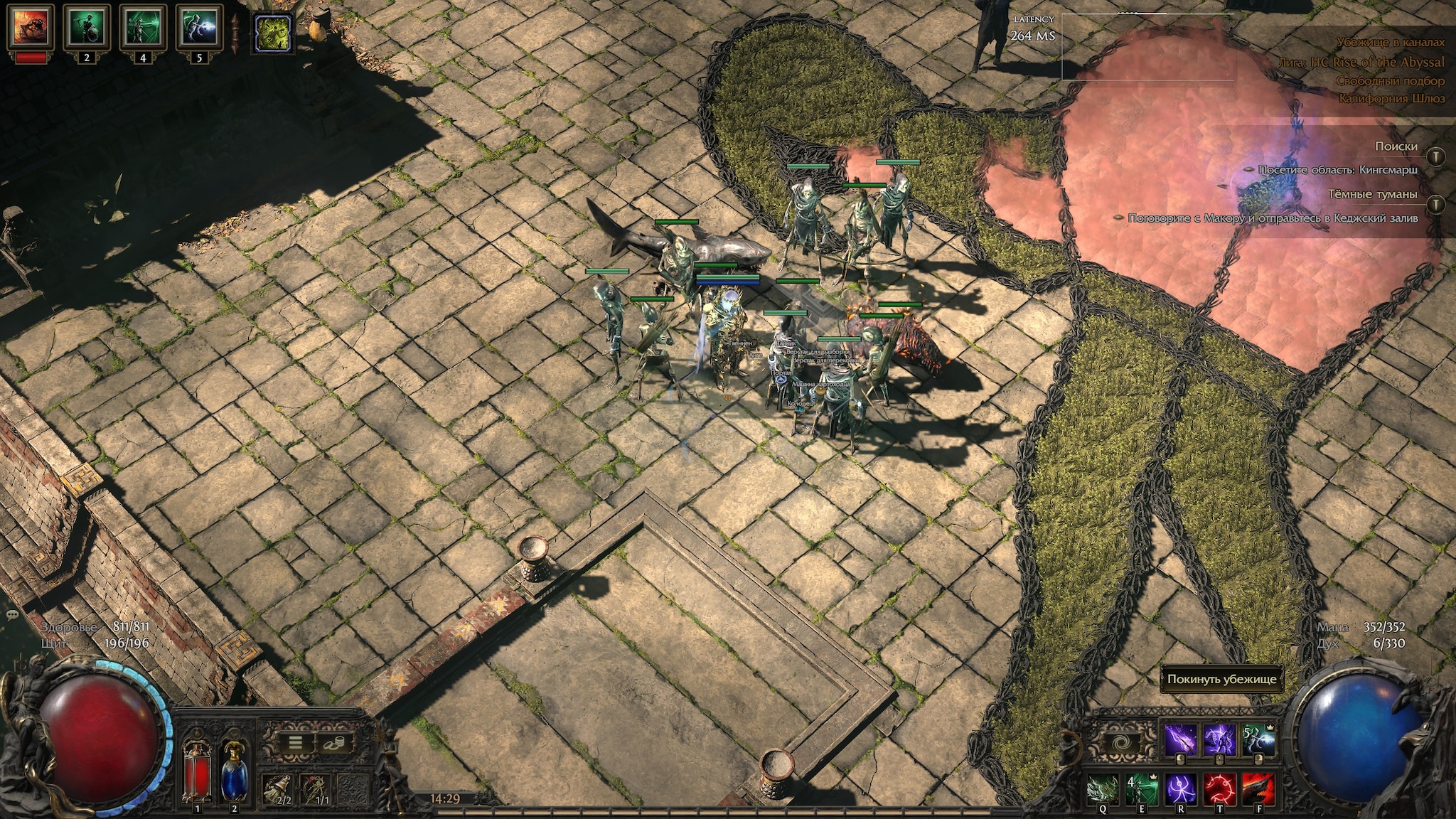Click the Покинуть убежище button
The width and height of the screenshot is (1456, 819).
click(1221, 679)
